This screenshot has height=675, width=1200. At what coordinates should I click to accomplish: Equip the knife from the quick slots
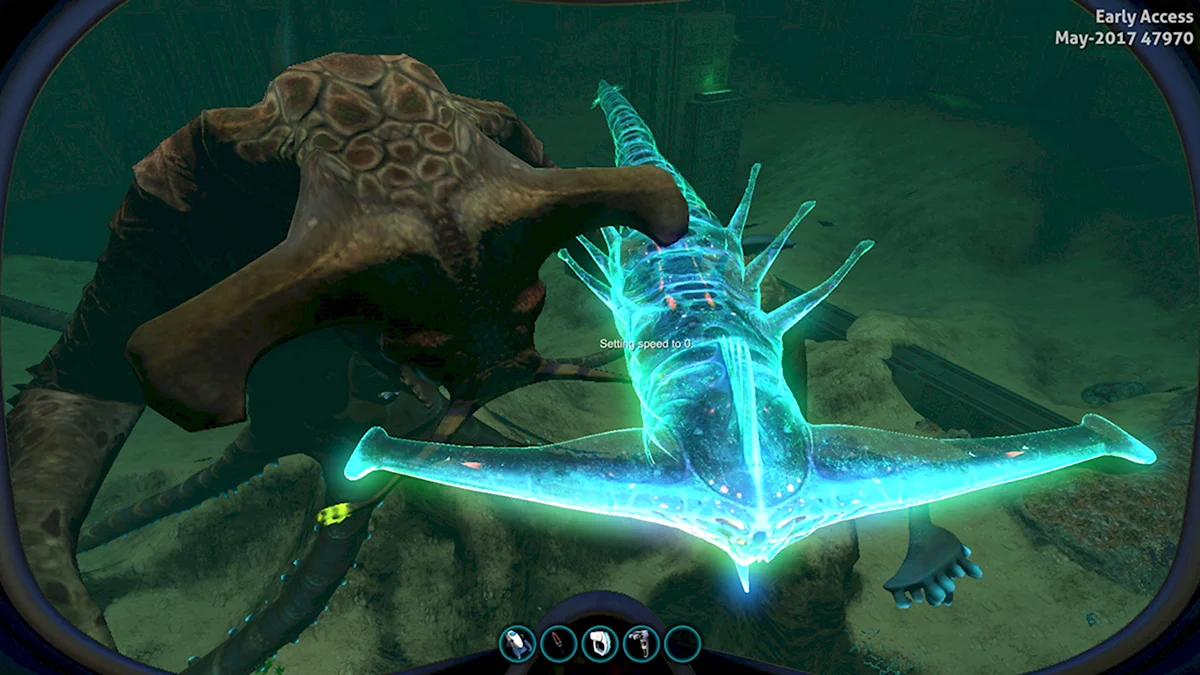click(x=558, y=643)
